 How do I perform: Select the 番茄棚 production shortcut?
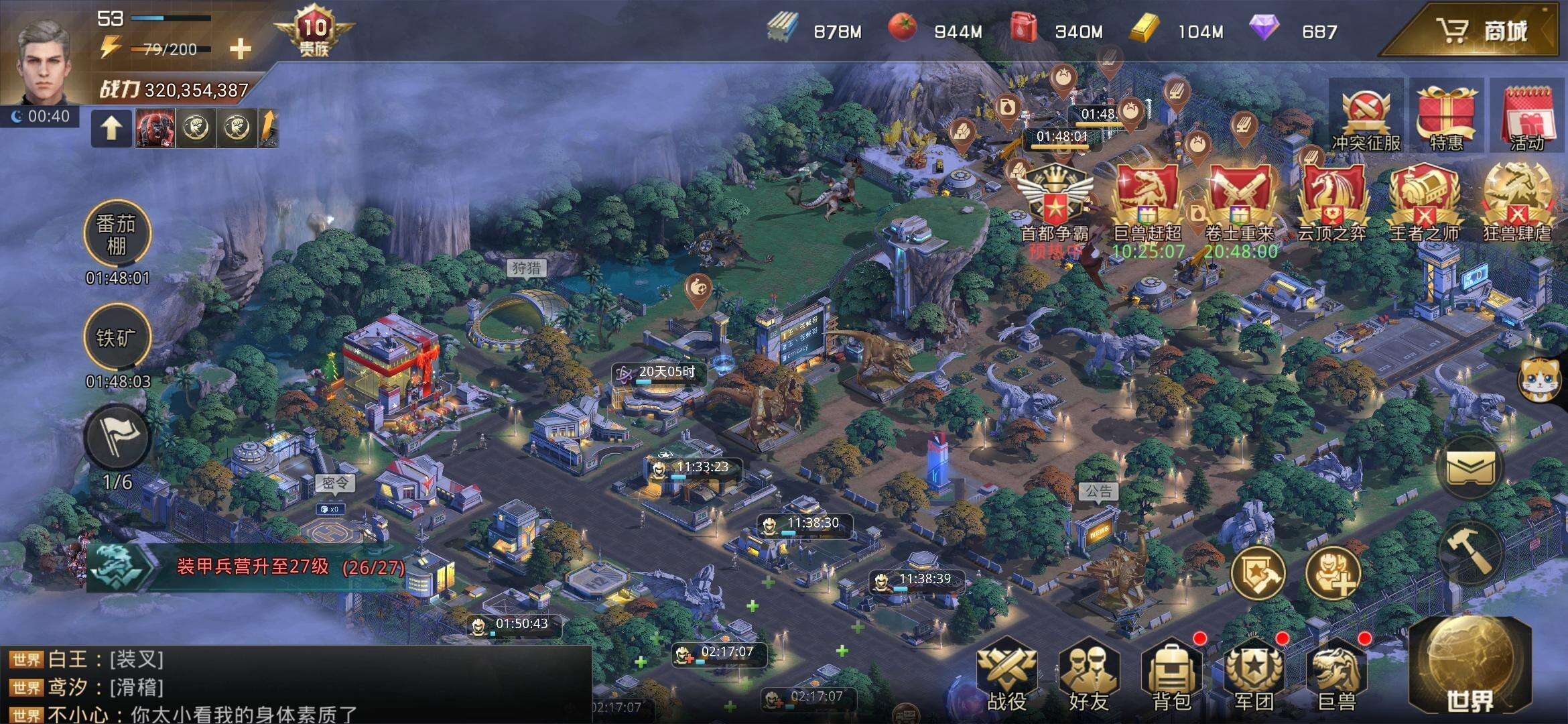pyautogui.click(x=117, y=235)
